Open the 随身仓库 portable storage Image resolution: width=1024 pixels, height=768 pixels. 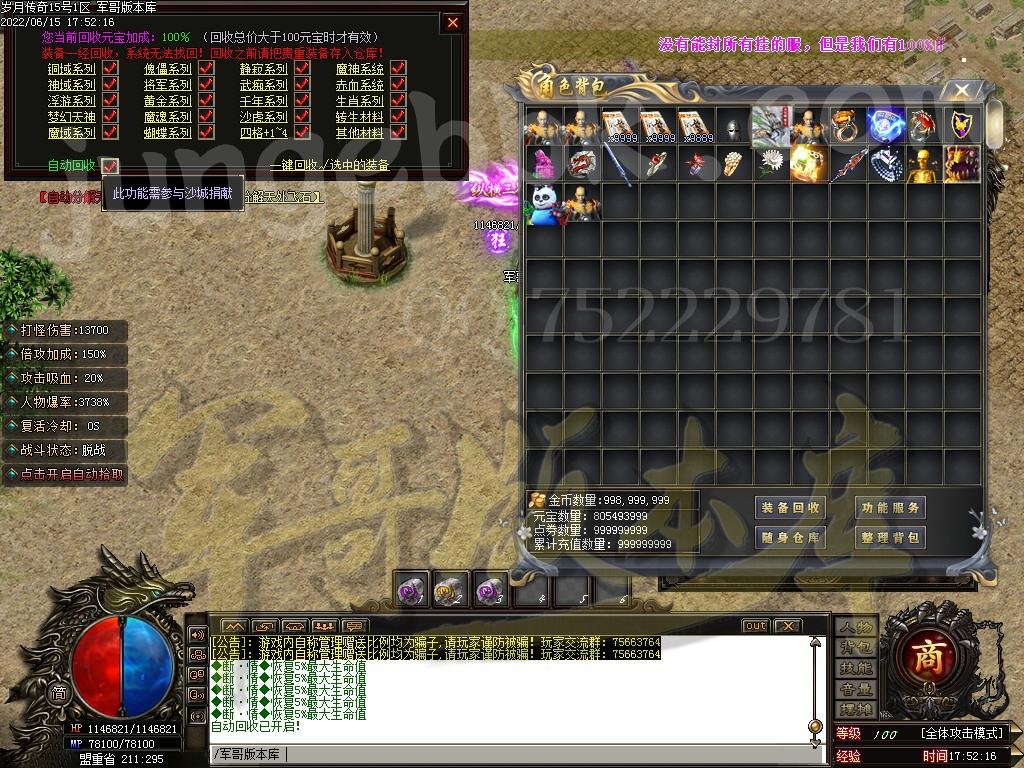click(x=790, y=538)
